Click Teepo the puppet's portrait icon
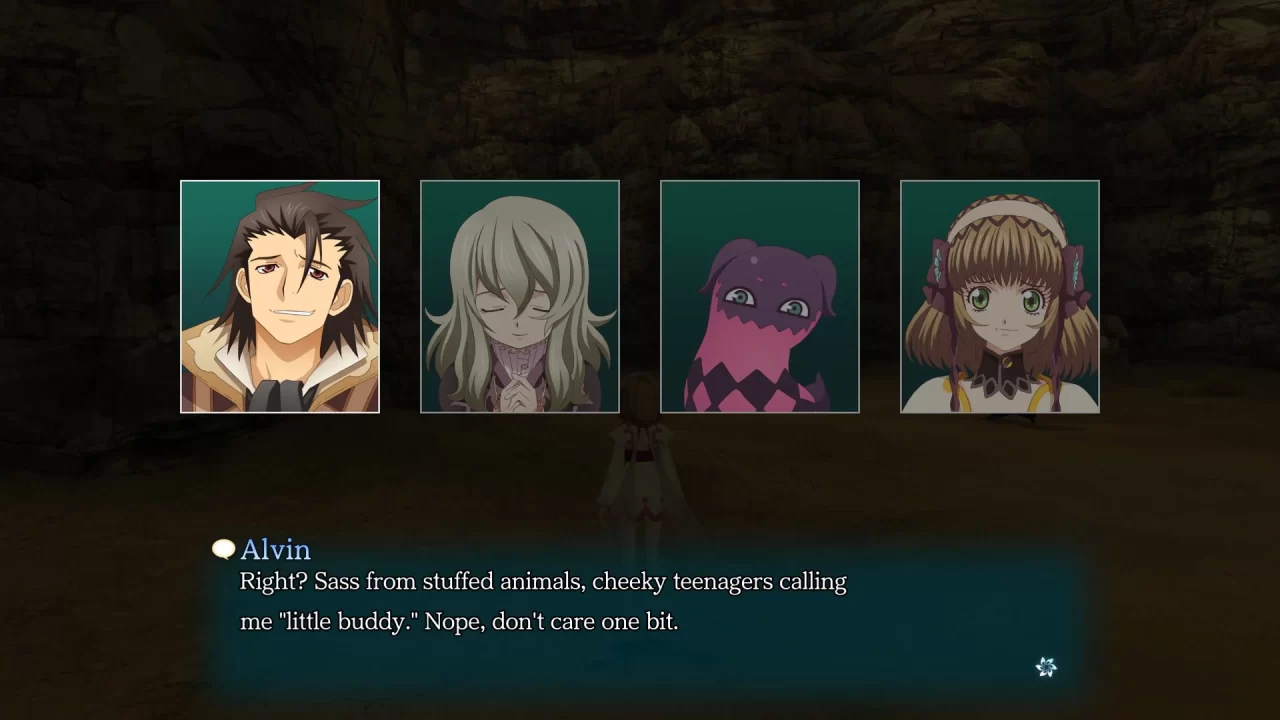Viewport: 1280px width, 720px height. [760, 296]
